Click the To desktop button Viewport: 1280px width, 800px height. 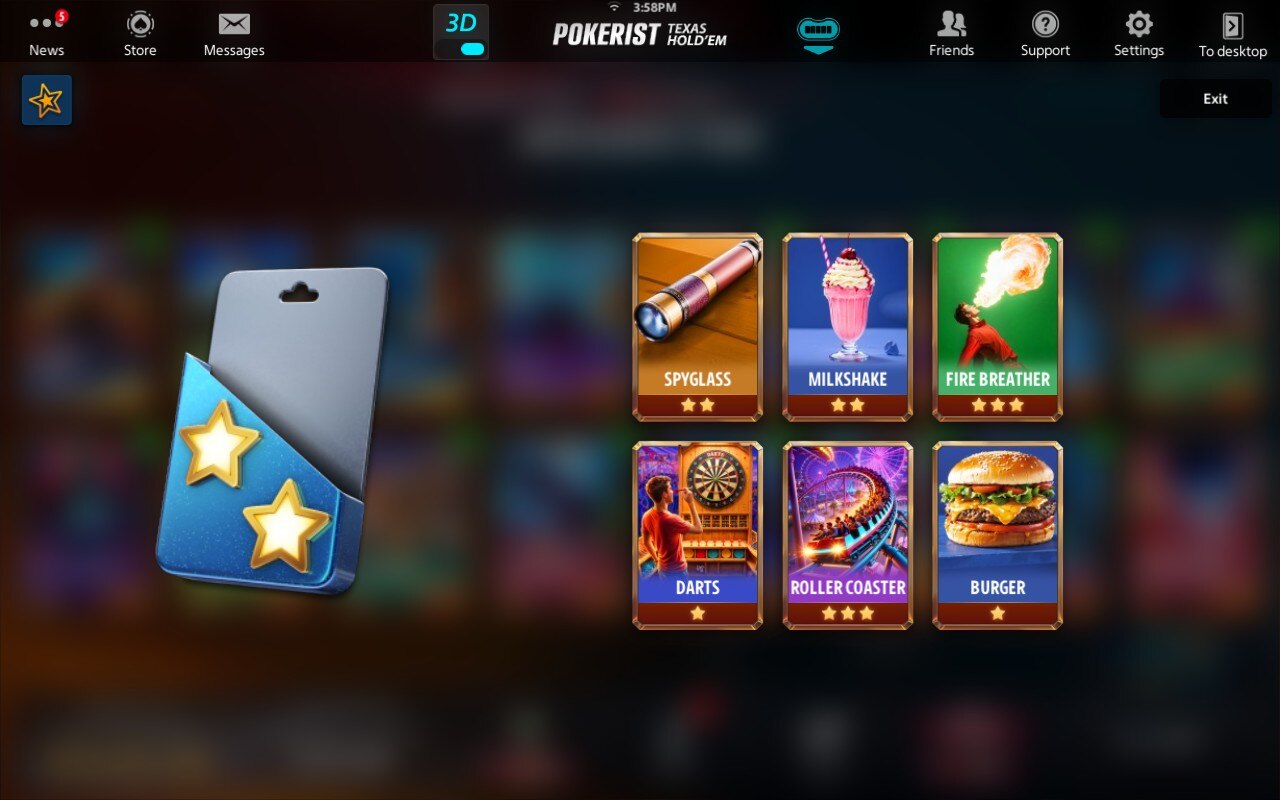(x=1232, y=33)
